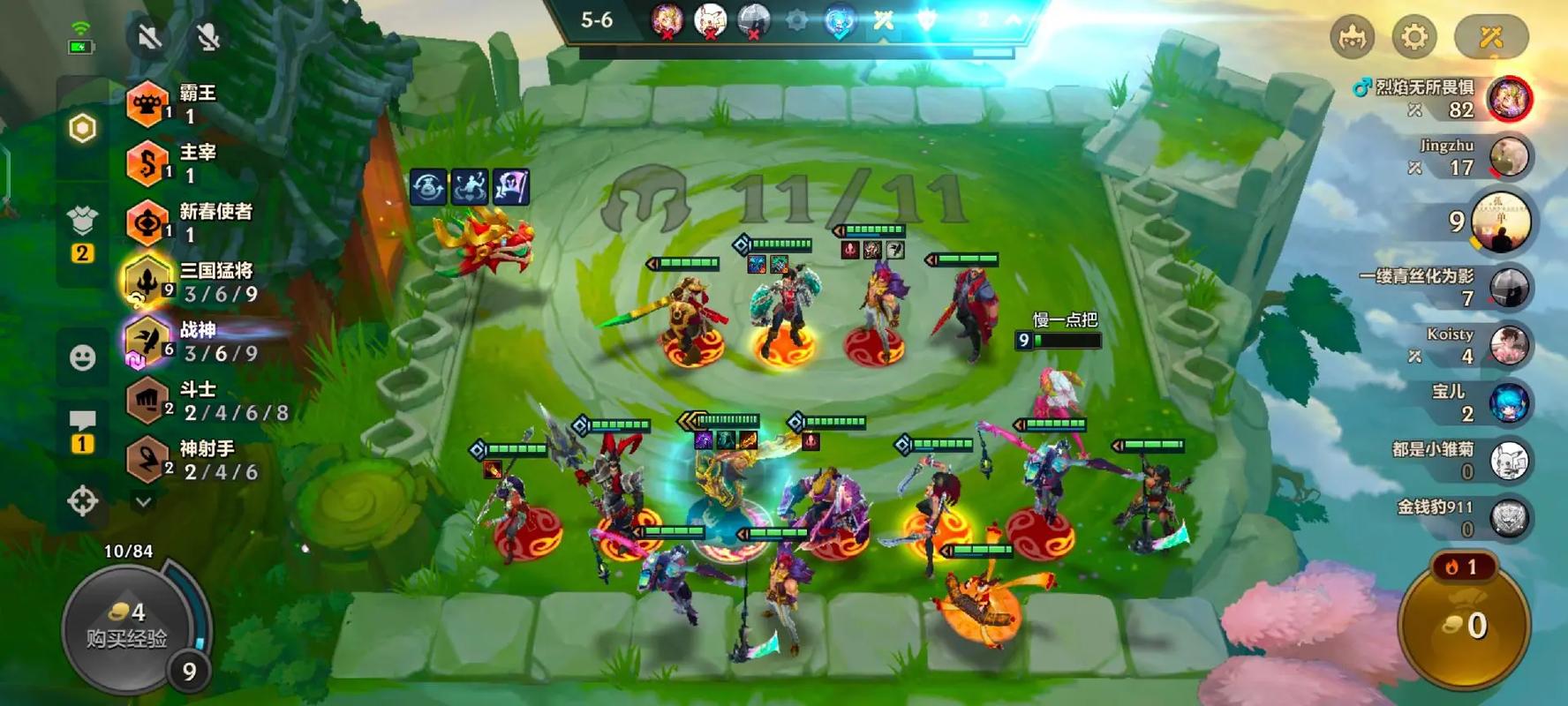This screenshot has width=1568, height=706.
Task: View player 烈焰无所畏惧's board
Action: pyautogui.click(x=1508, y=98)
